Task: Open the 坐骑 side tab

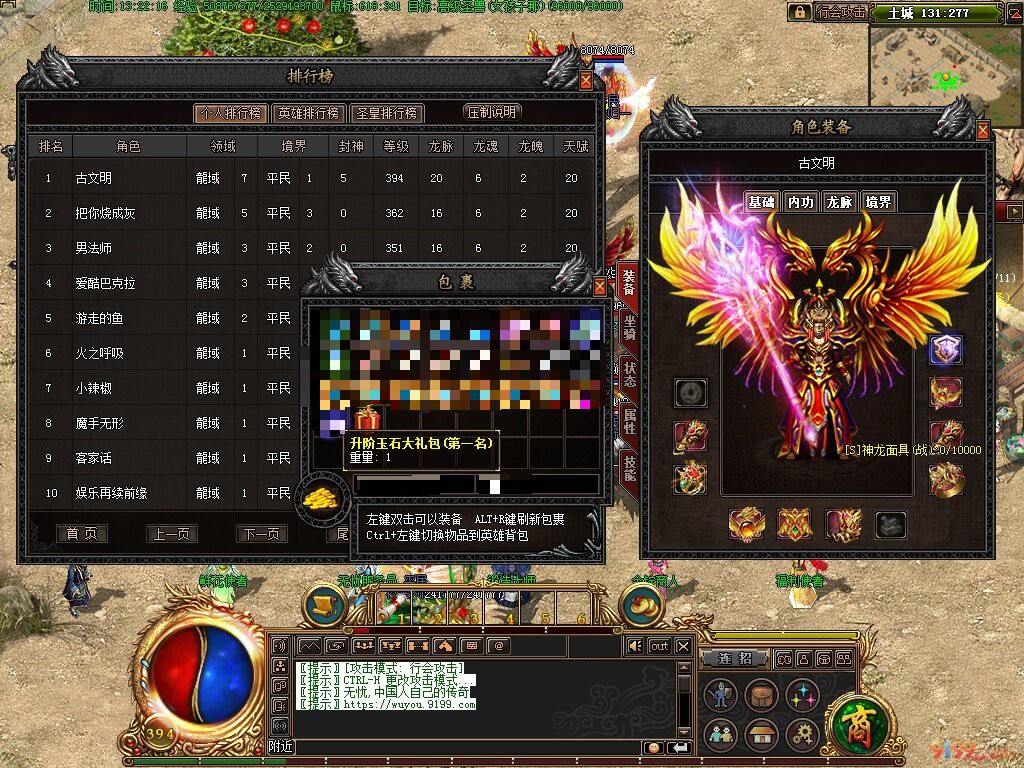Action: 629,329
